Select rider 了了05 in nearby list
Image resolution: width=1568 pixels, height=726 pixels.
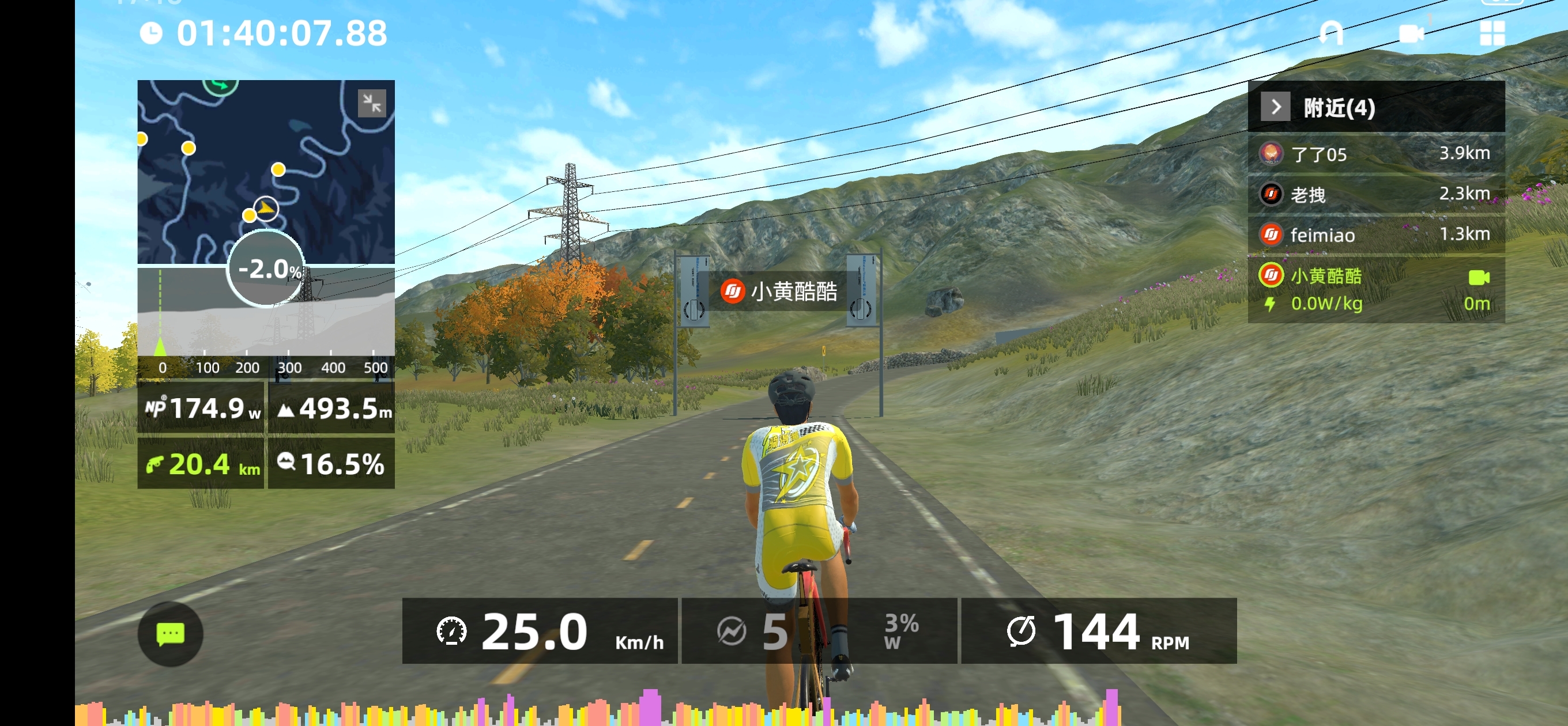click(1375, 154)
